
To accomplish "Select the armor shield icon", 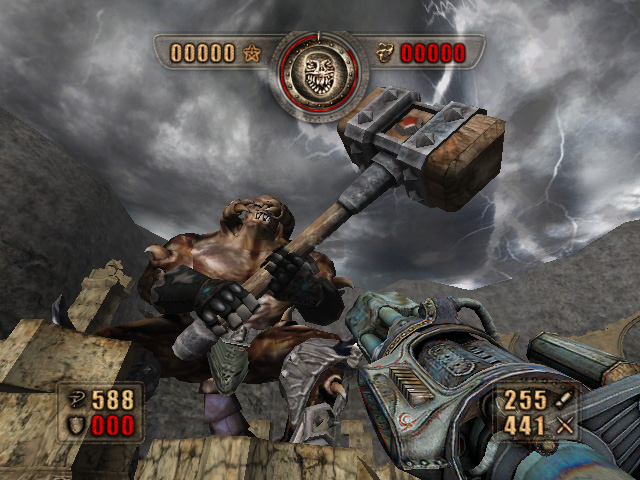I will pyautogui.click(x=75, y=426).
